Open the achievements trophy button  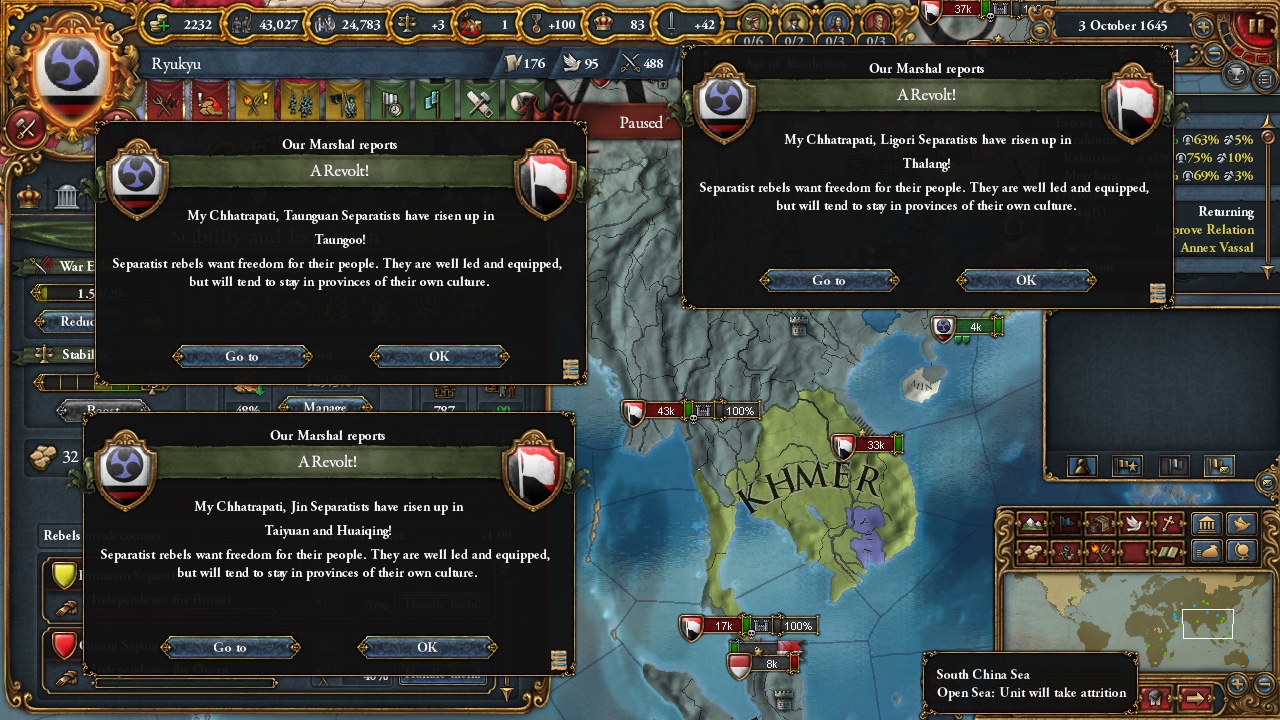pyautogui.click(x=1237, y=75)
